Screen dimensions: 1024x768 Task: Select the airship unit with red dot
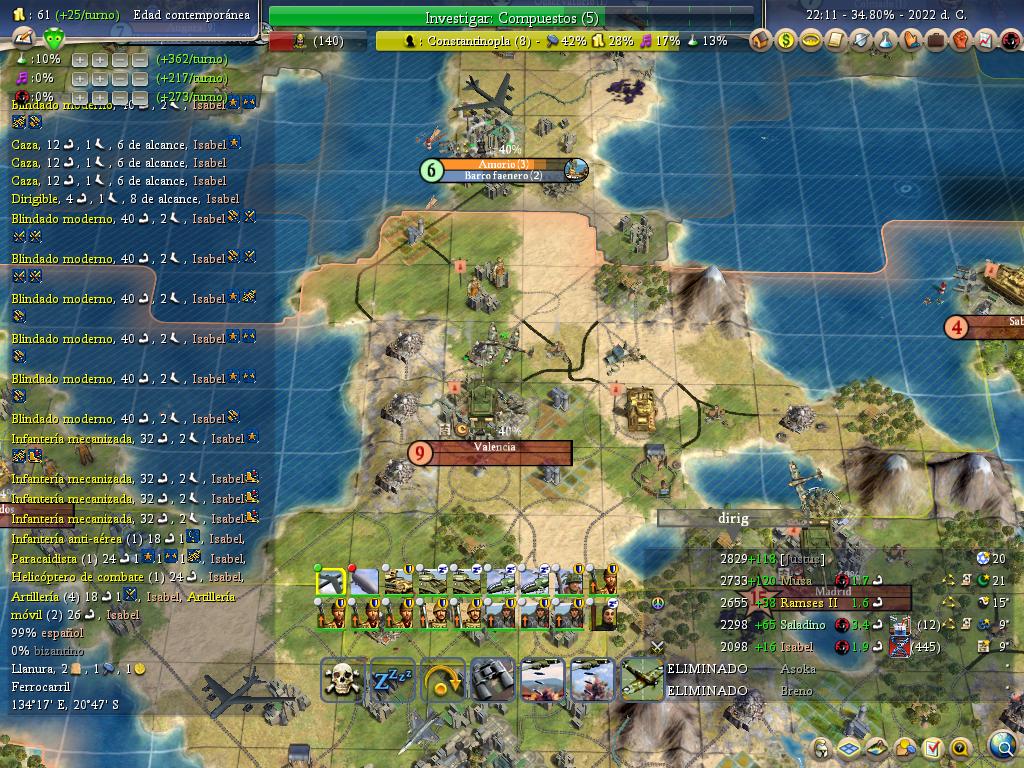coord(364,582)
